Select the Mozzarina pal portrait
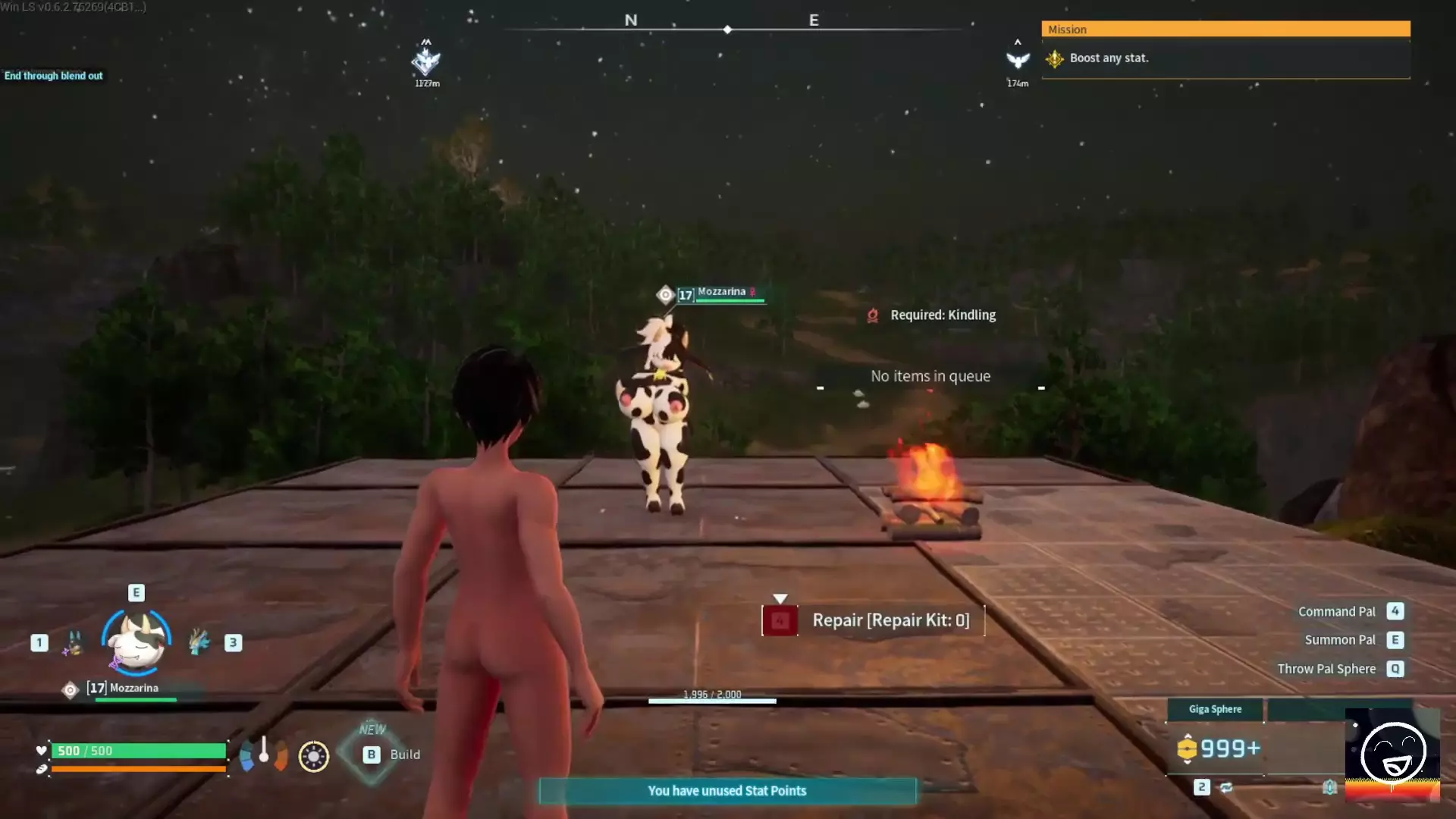Viewport: 1456px width, 819px height. [x=136, y=642]
